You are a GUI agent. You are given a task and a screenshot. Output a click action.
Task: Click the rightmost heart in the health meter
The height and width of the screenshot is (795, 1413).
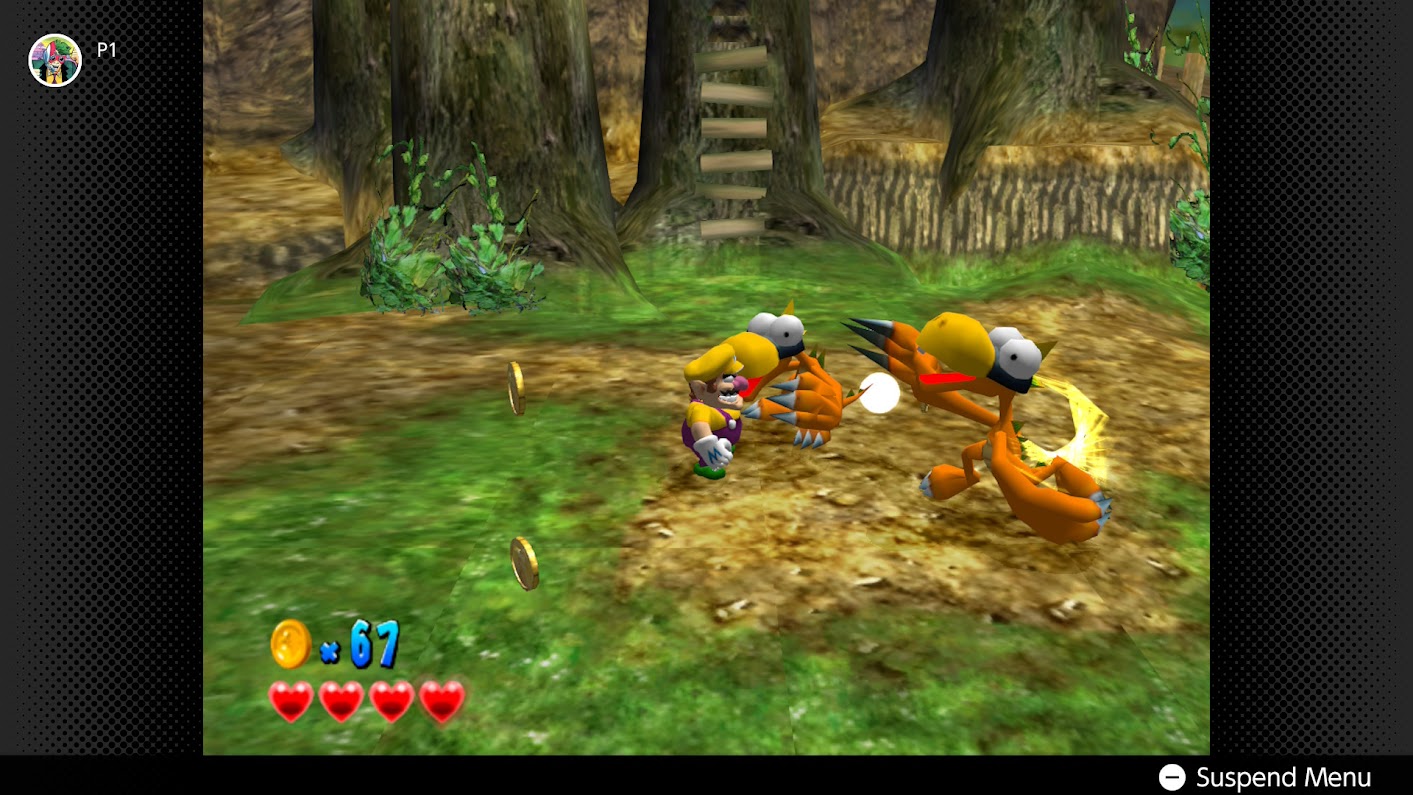[440, 703]
